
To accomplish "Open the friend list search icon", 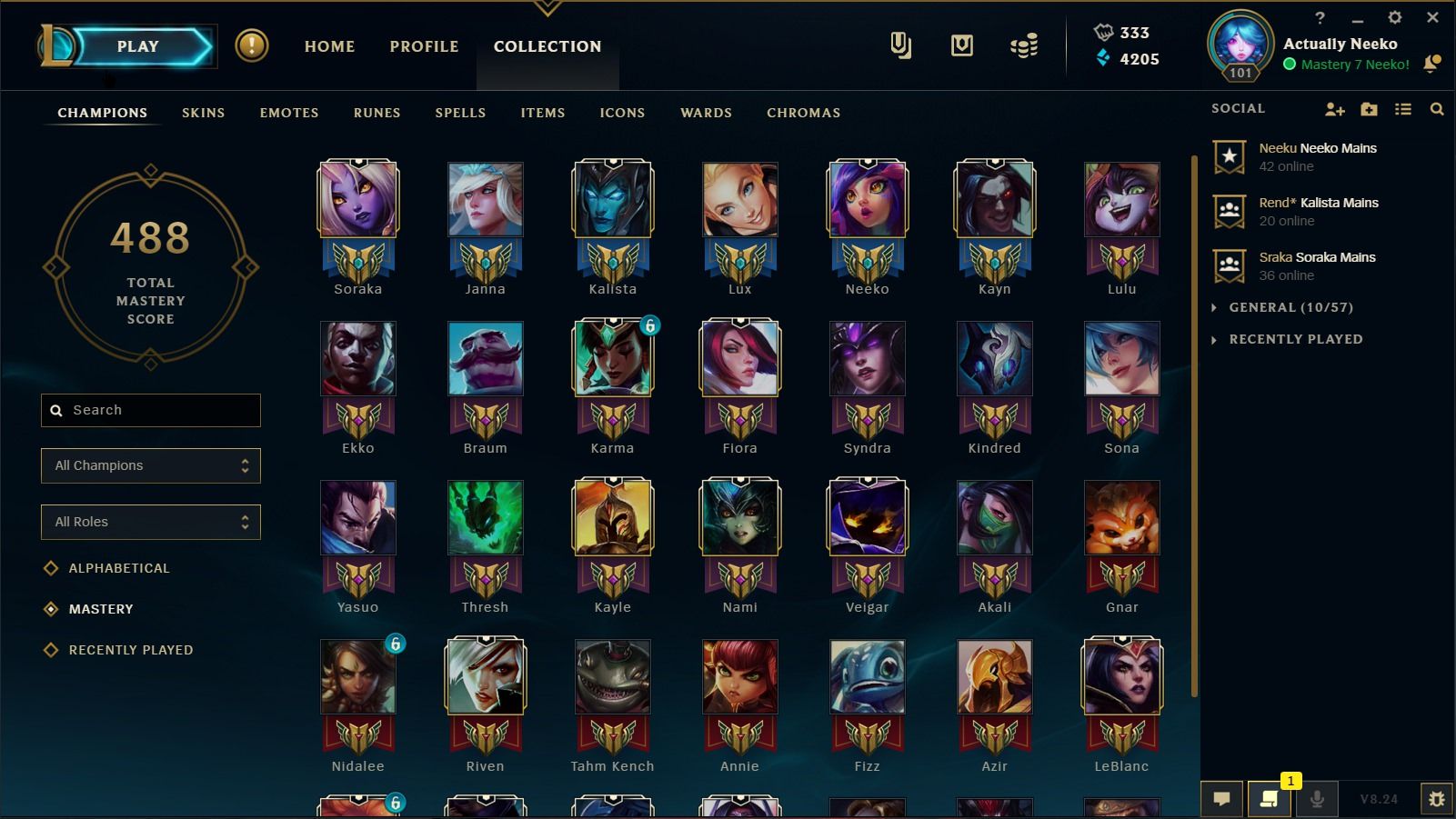I will pos(1437,108).
